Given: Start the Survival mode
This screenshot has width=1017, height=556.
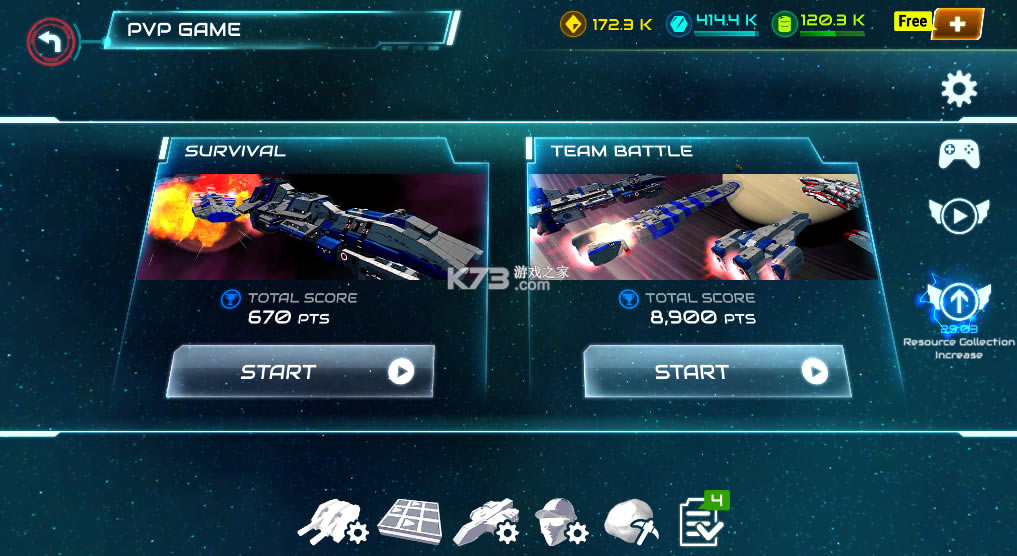Looking at the screenshot, I should 301,372.
